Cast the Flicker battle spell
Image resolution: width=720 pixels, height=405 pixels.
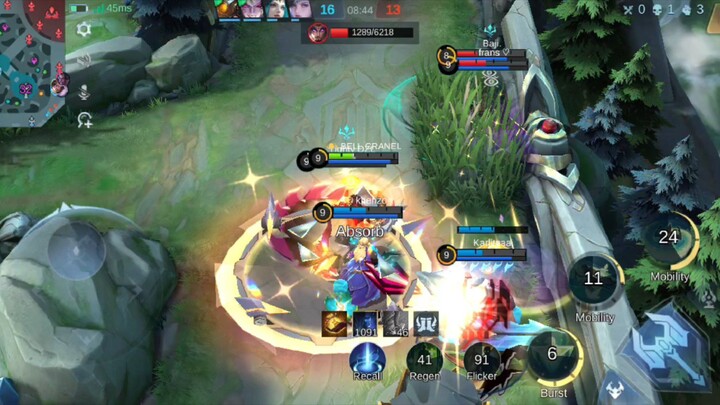[x=482, y=359]
